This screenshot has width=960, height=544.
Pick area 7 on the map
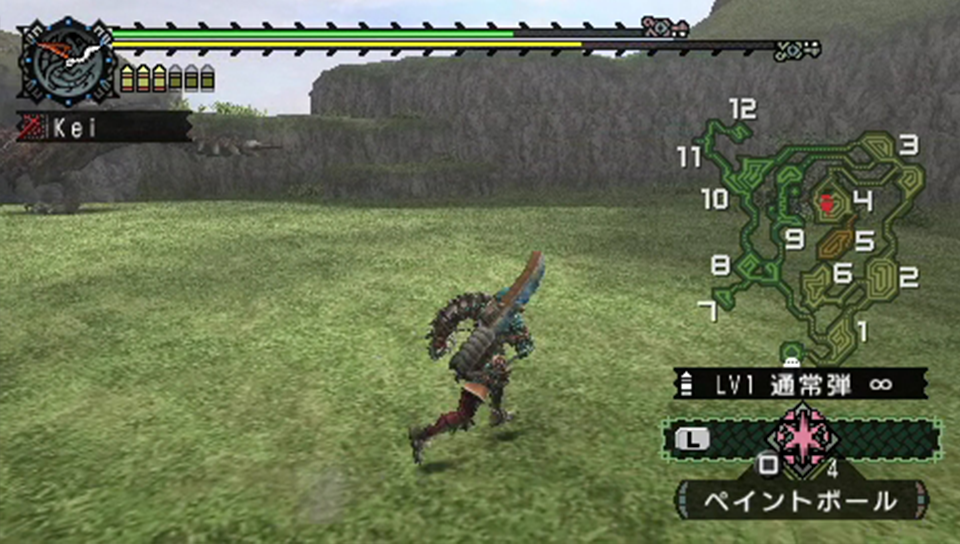click(x=707, y=311)
